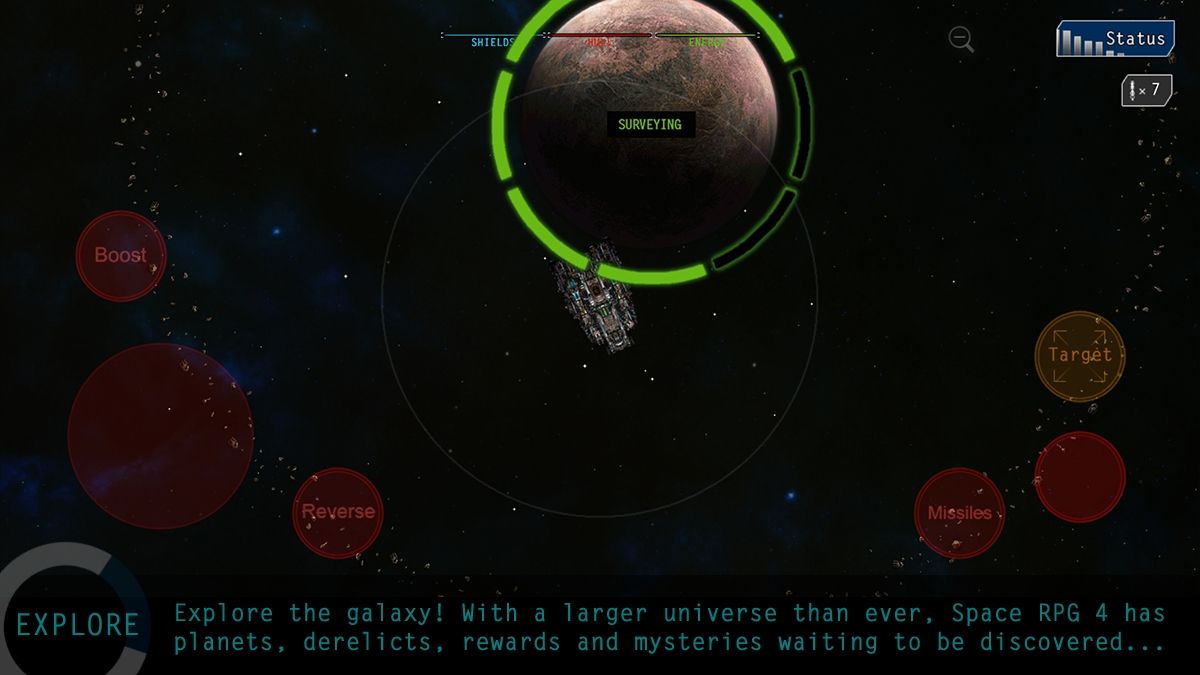The width and height of the screenshot is (1200, 675).
Task: Tap the unlabeled red fire button
Action: [x=1080, y=477]
